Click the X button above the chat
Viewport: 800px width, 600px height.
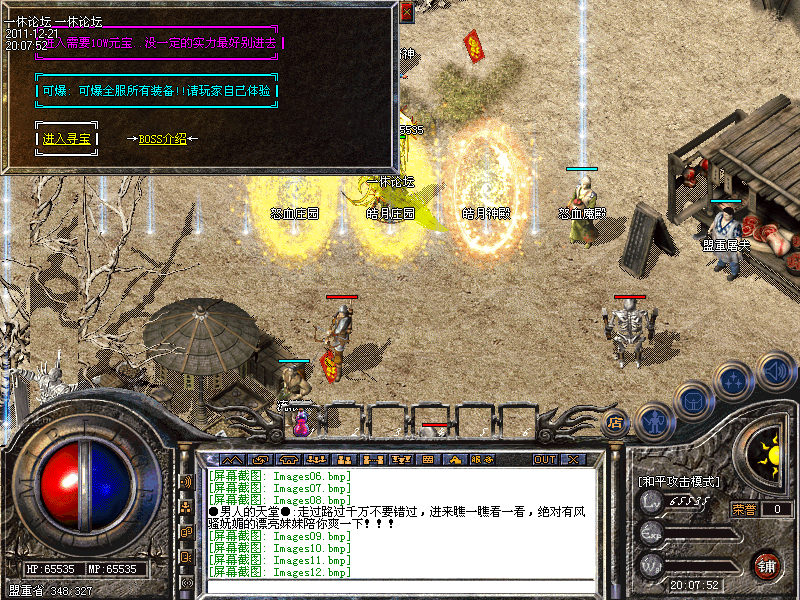[573, 459]
